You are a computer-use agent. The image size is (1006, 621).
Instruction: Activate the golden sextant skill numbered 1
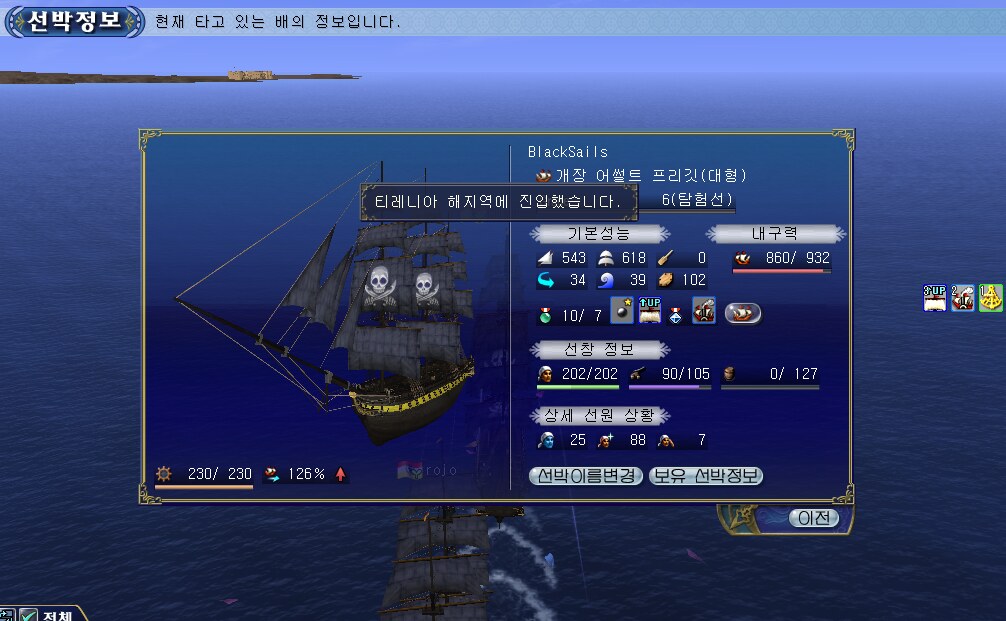point(991,298)
